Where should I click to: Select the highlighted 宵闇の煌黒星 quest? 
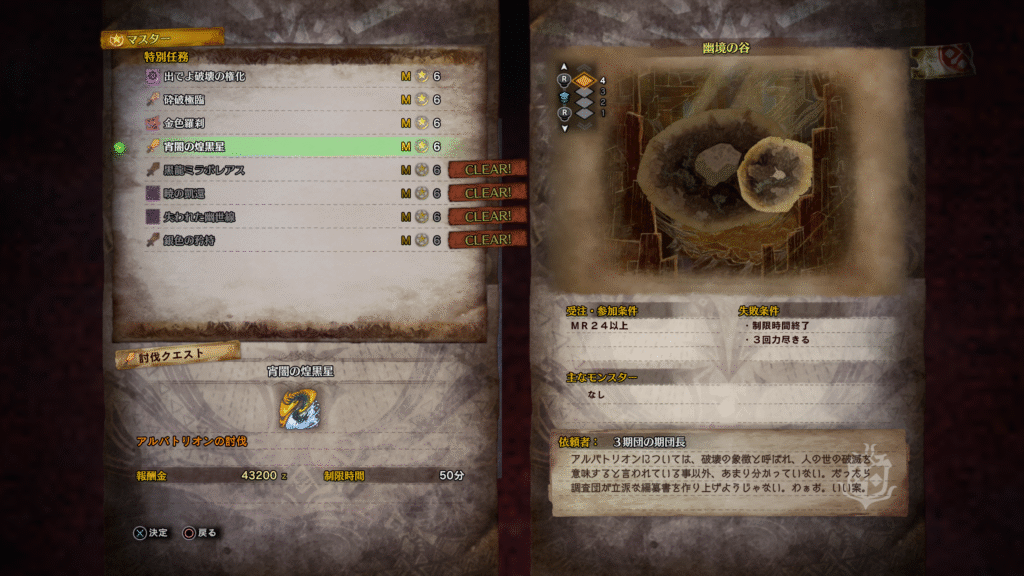(195, 146)
